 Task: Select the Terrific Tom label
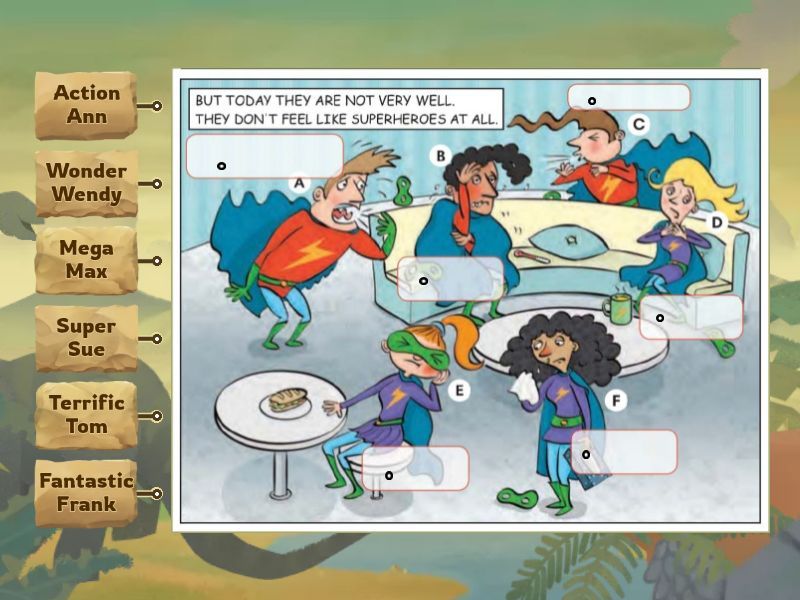86,415
